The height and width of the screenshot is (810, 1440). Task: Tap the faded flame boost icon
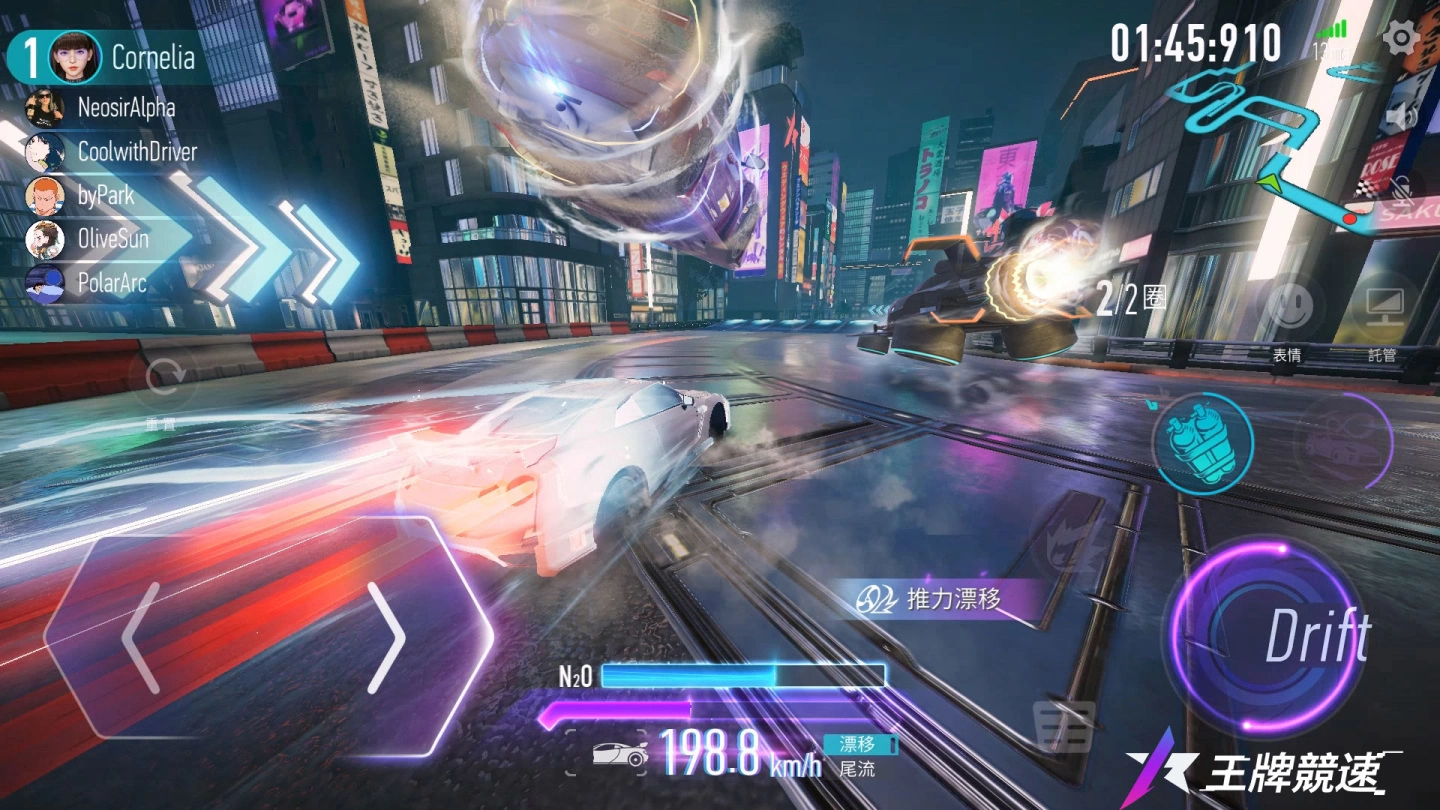(x=1067, y=545)
